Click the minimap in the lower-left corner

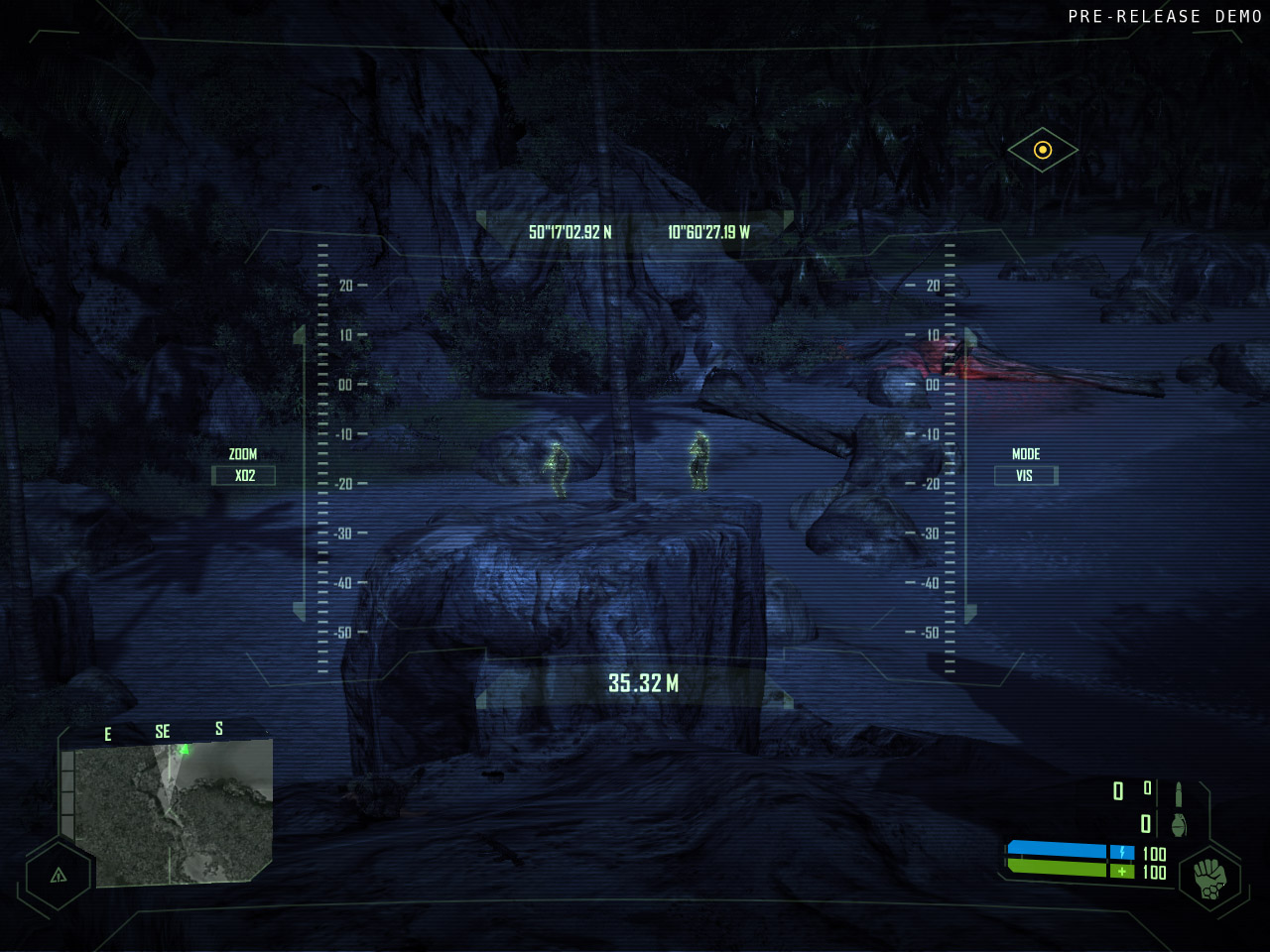[x=175, y=813]
